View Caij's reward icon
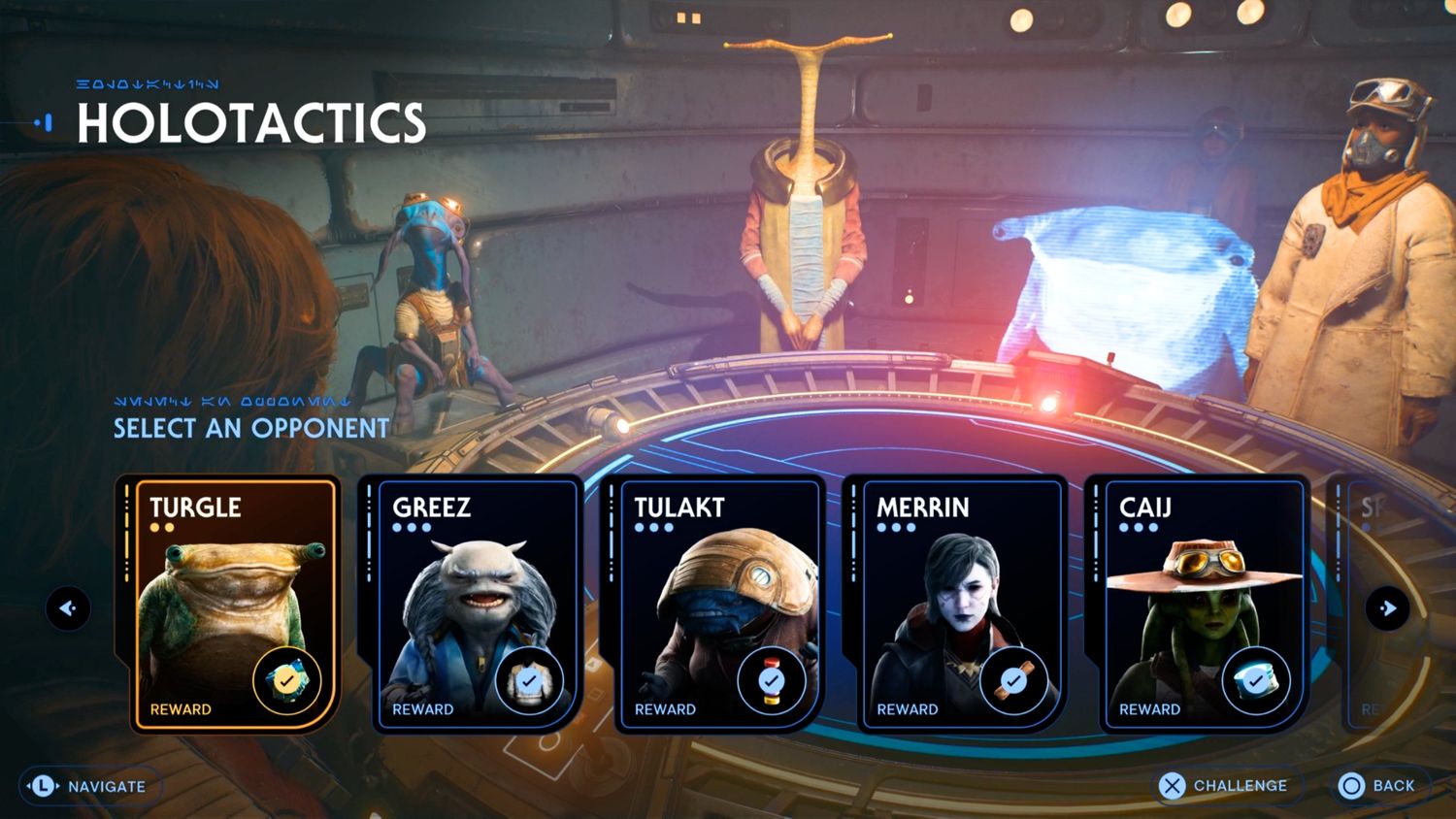The width and height of the screenshot is (1456, 819). (x=1255, y=681)
